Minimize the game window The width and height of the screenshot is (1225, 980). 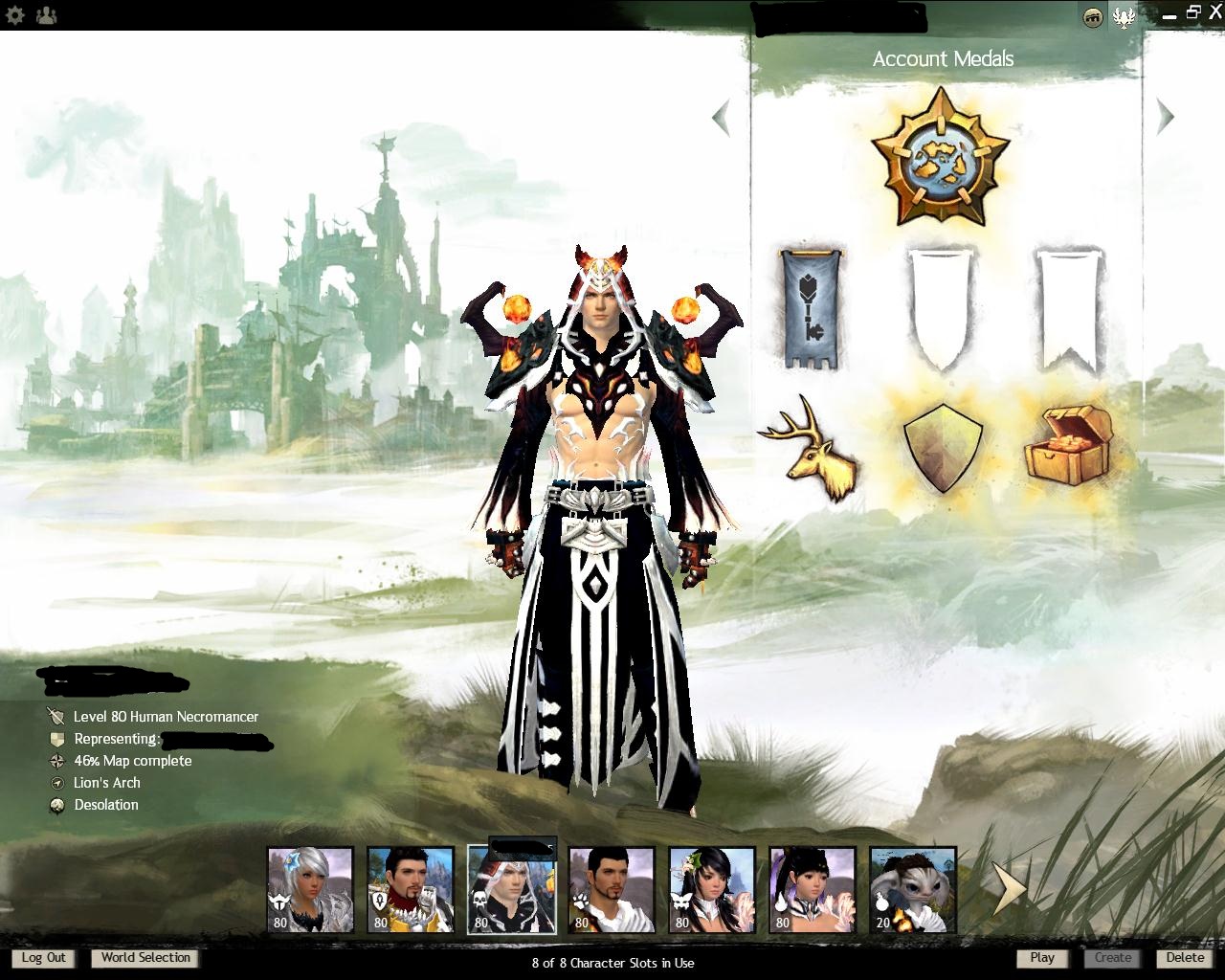click(x=1168, y=15)
